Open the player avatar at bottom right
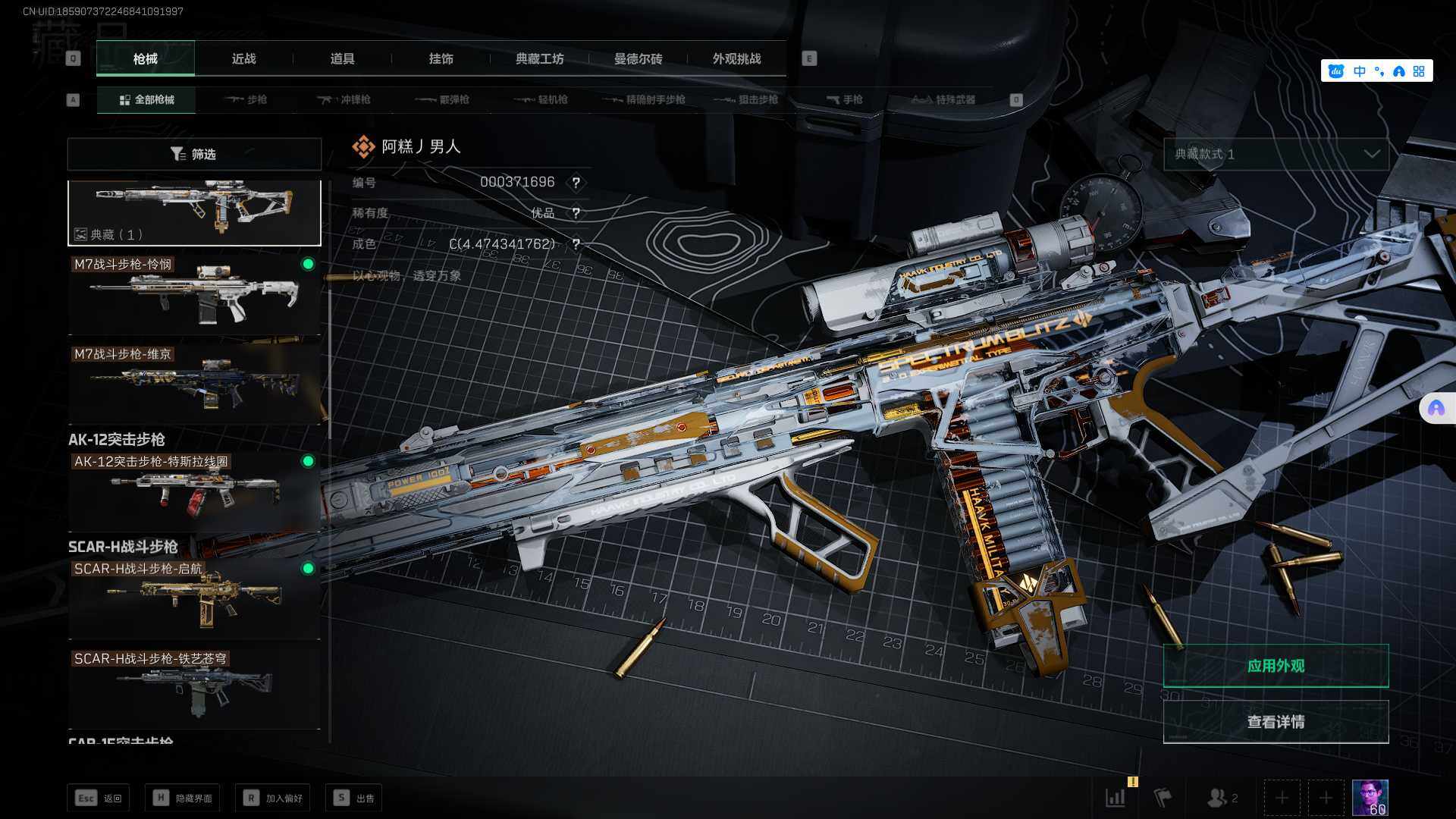Screen dimensions: 1456x819 pos(1370,798)
